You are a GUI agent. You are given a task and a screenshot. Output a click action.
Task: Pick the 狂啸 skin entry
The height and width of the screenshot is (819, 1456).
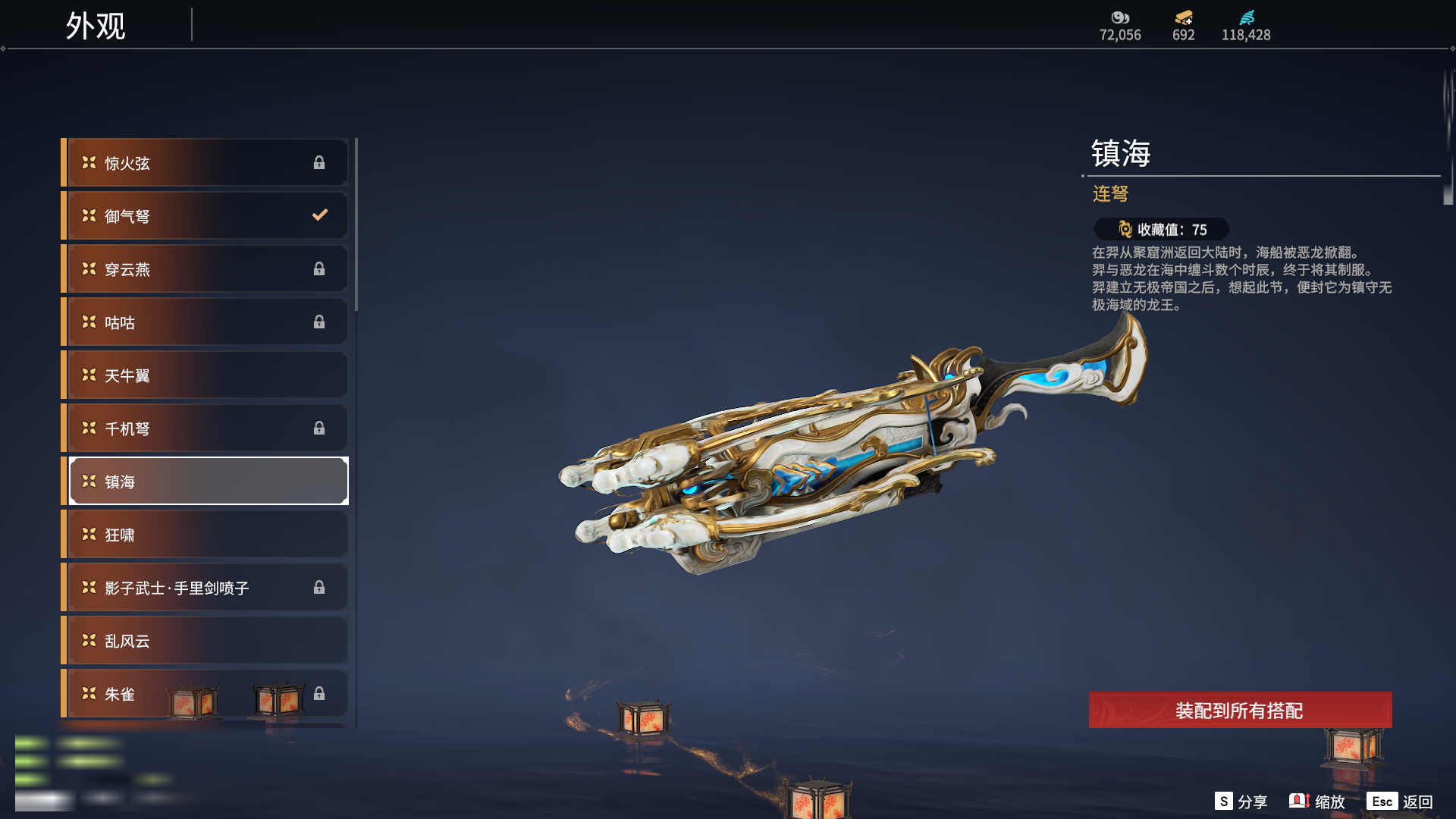pyautogui.click(x=205, y=535)
